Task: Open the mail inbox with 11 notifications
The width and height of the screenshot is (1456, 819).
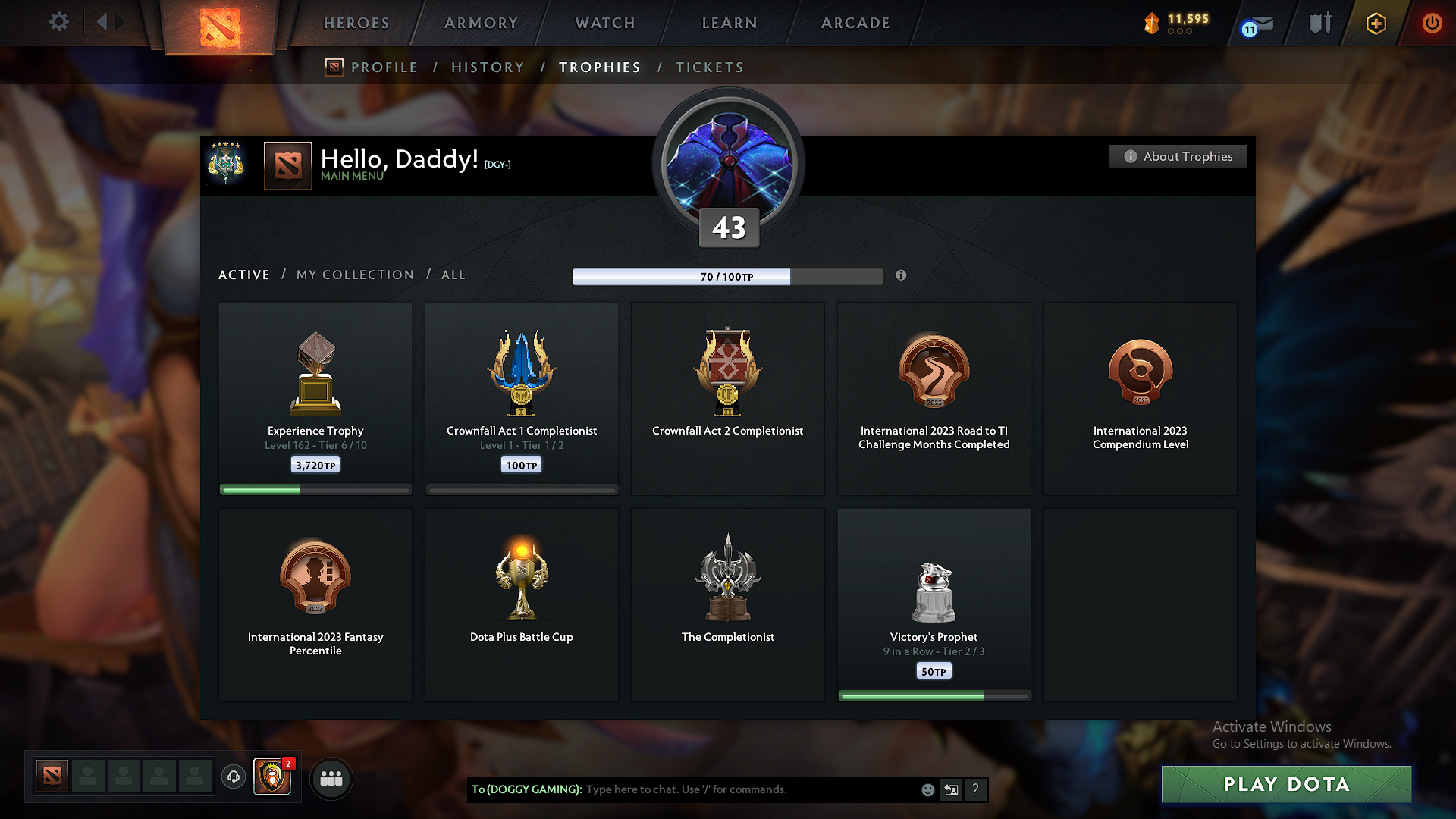Action: [x=1258, y=24]
